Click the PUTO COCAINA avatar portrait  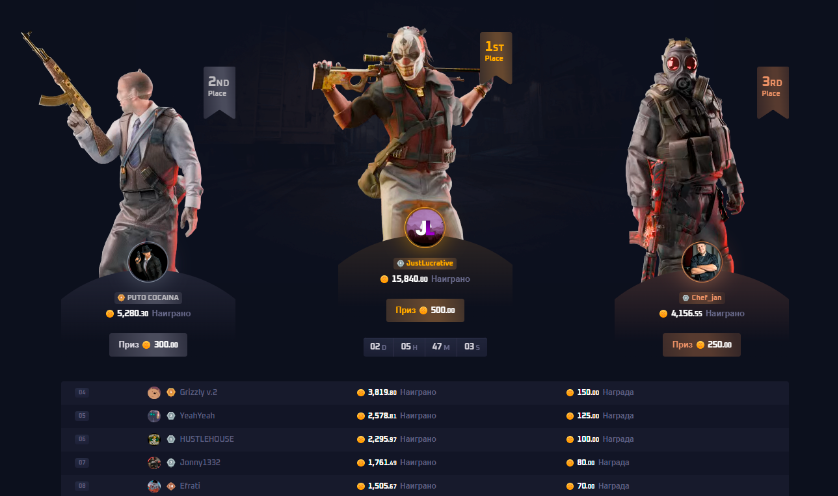tap(148, 262)
